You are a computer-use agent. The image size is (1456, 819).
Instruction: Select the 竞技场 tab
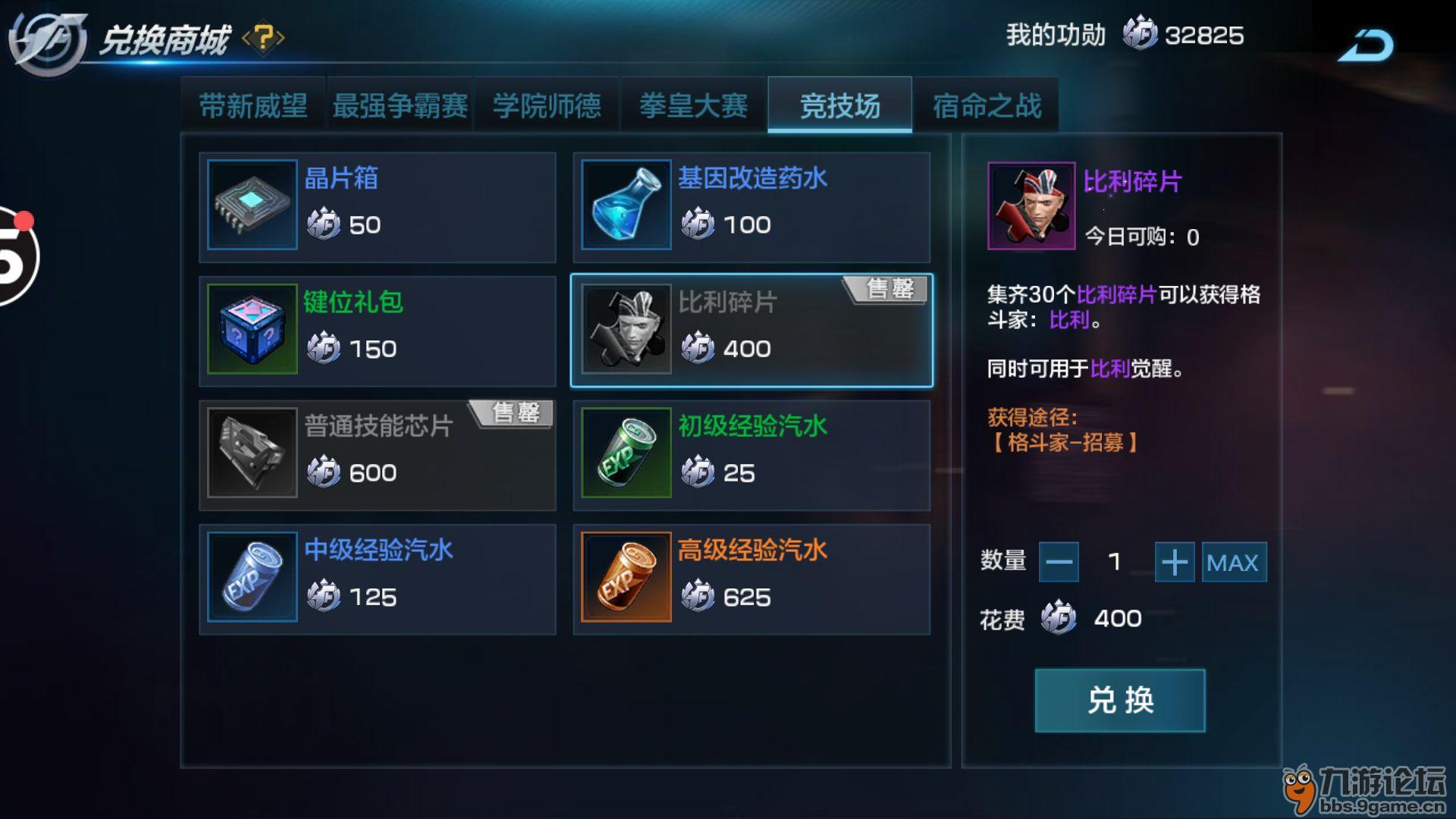coord(839,105)
